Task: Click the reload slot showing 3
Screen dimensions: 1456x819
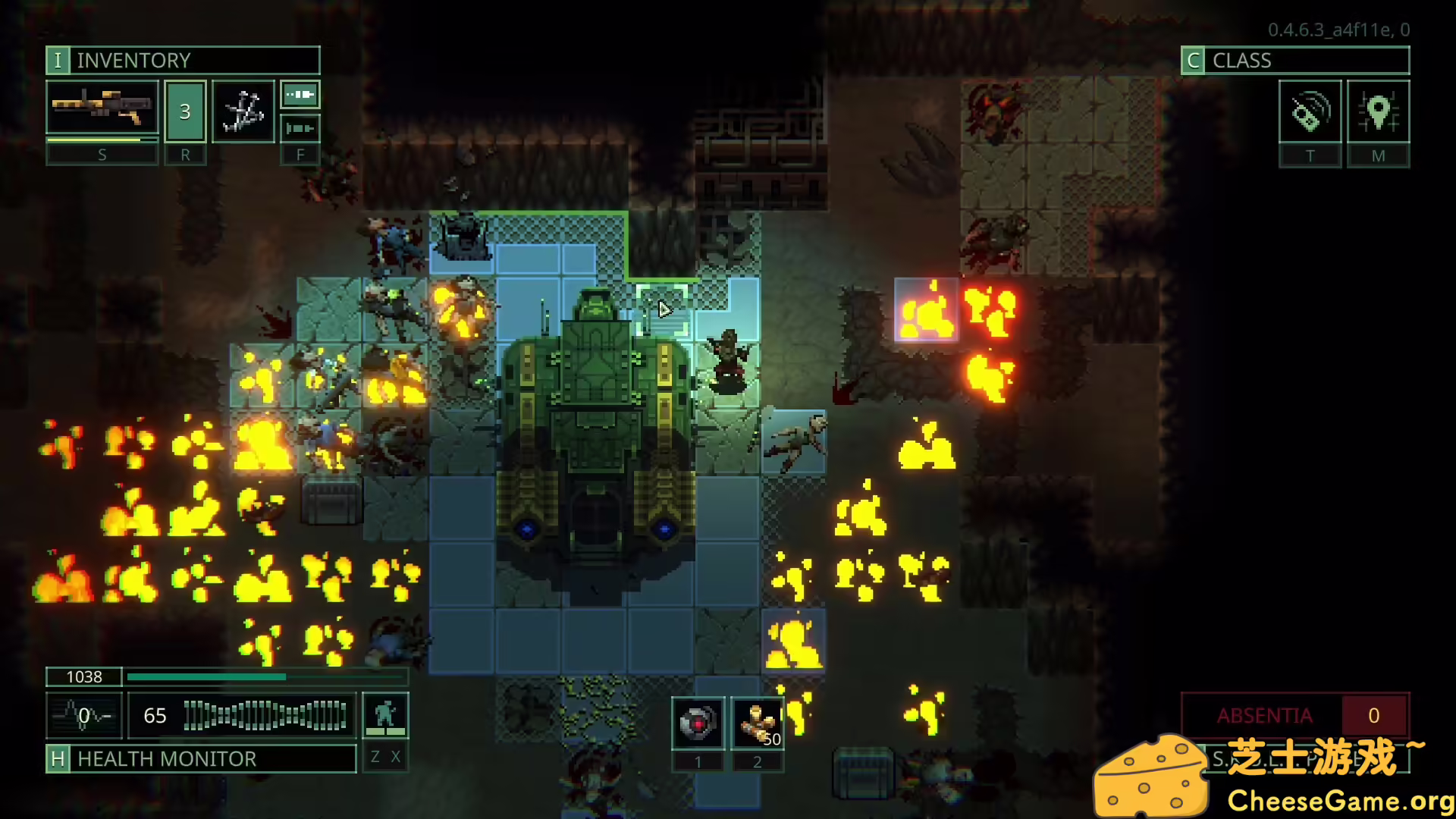Action: (x=185, y=111)
